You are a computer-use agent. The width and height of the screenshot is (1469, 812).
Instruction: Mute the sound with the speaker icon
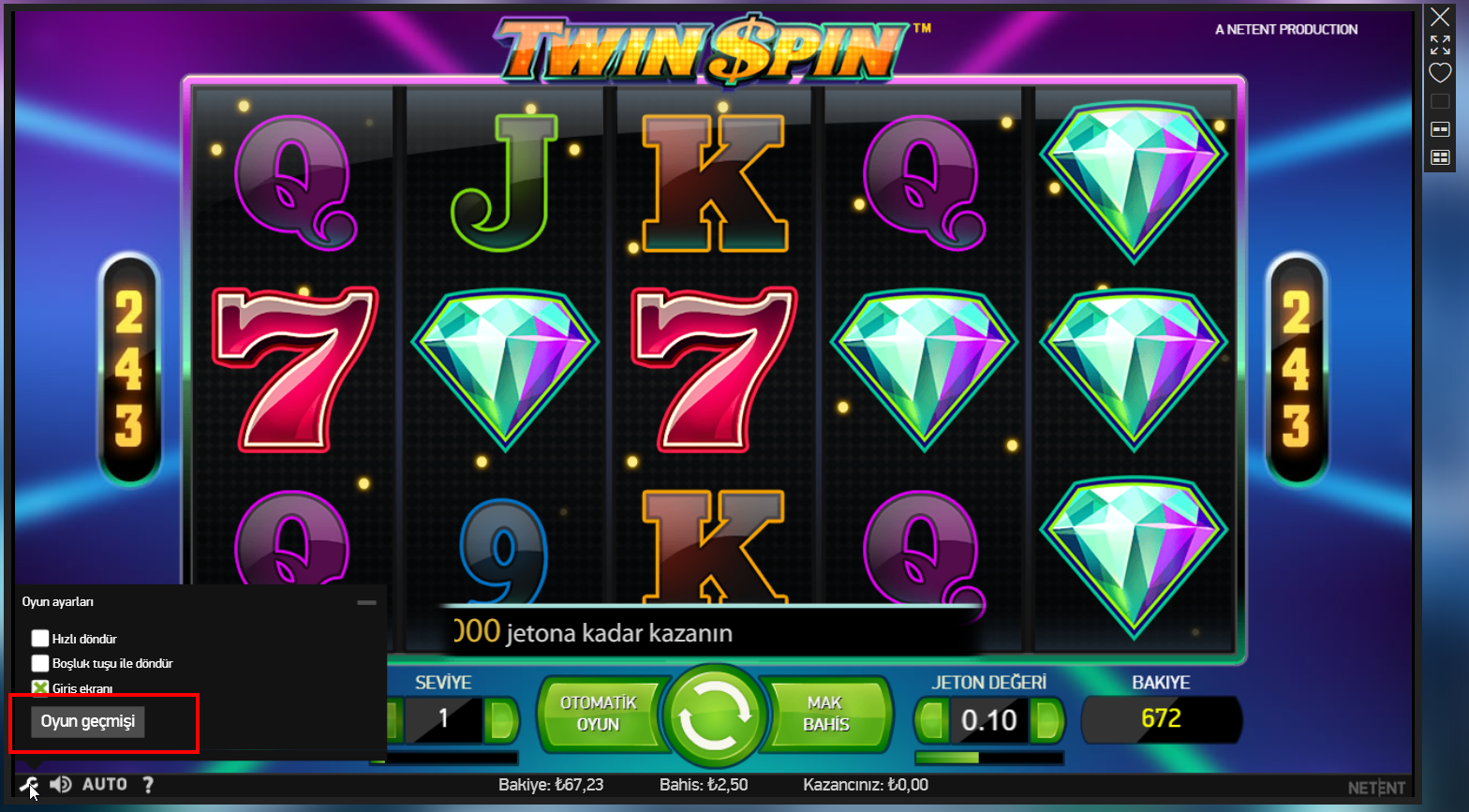coord(61,785)
